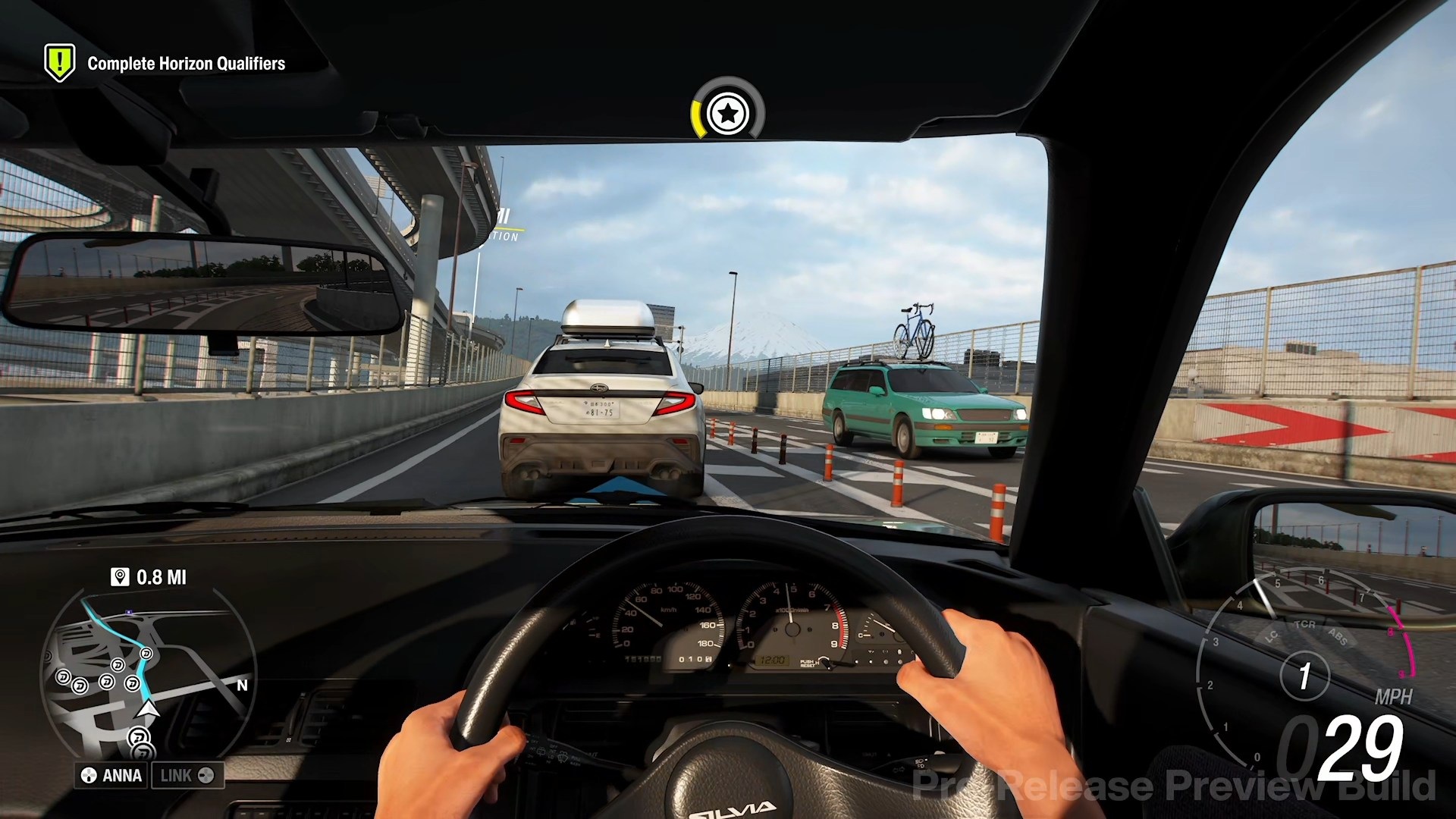The width and height of the screenshot is (1456, 819).
Task: Activate the ANNA assistant button
Action: pos(112,775)
